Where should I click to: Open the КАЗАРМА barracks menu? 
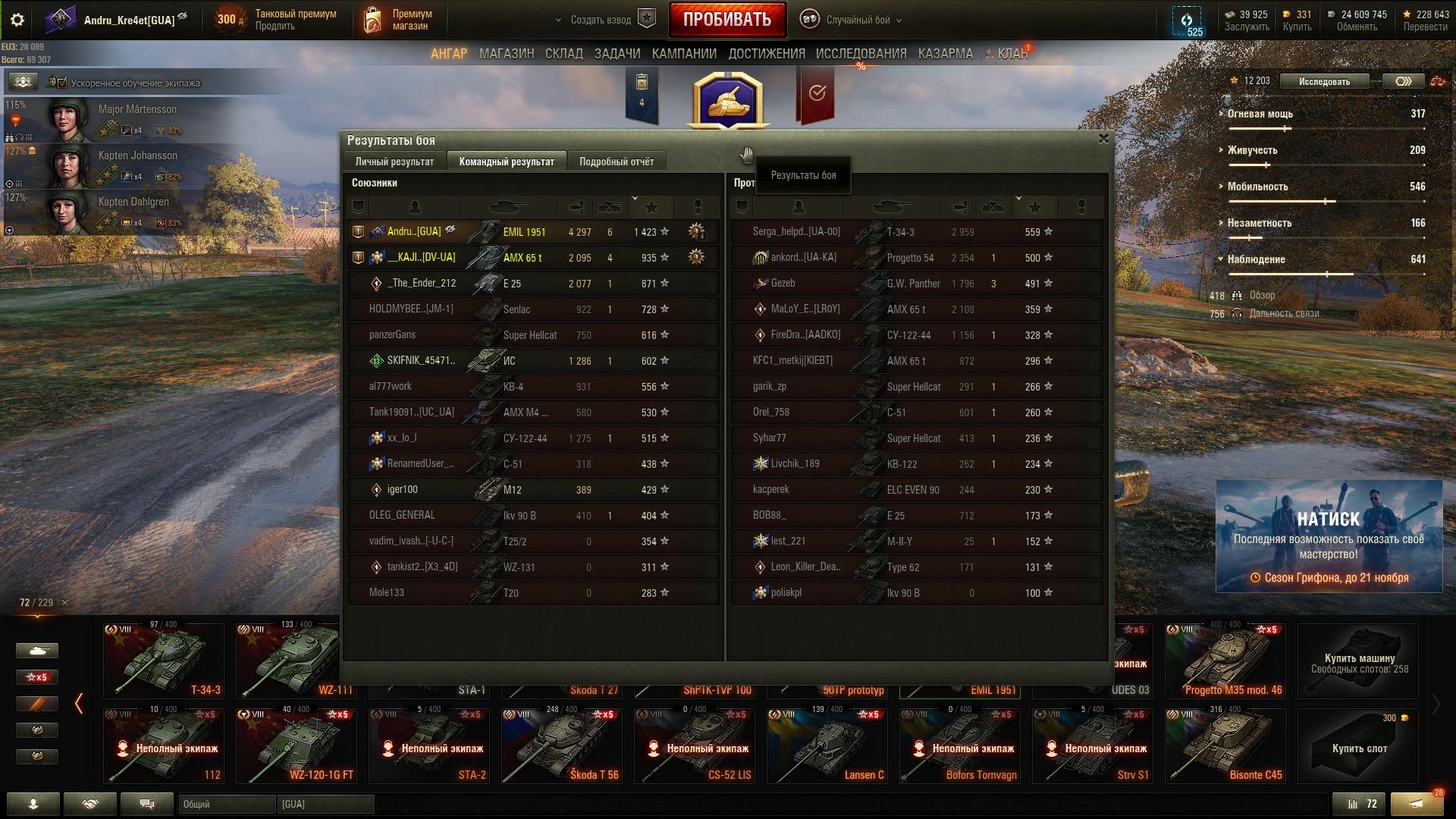click(945, 54)
